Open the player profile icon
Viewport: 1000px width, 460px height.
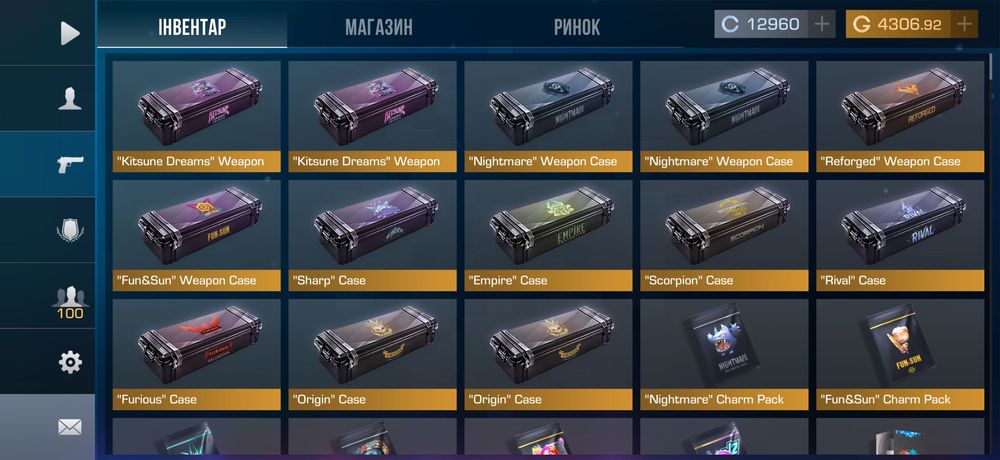pos(69,98)
